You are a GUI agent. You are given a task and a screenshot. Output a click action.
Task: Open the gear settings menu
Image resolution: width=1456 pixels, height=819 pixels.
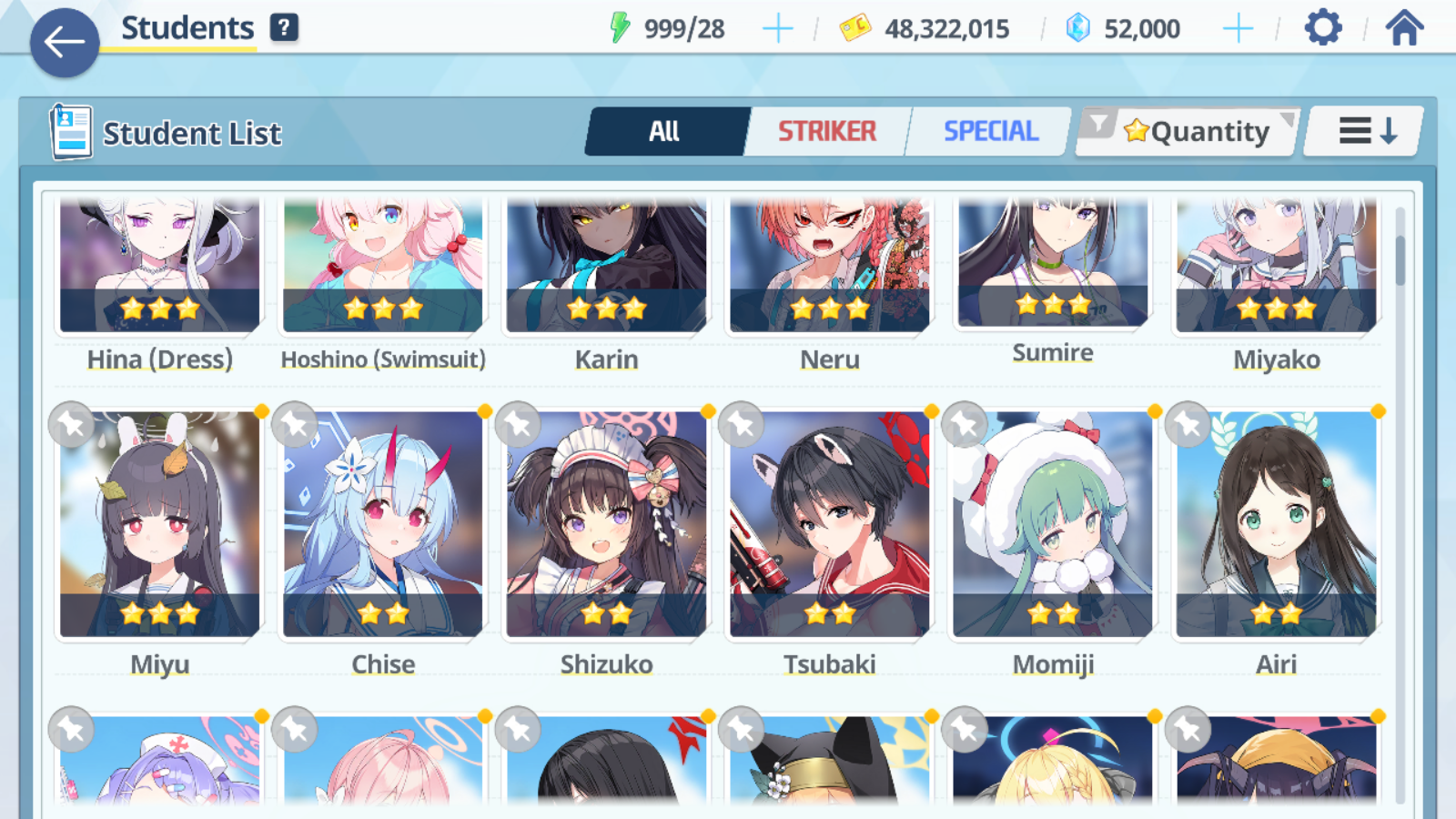(x=1322, y=28)
